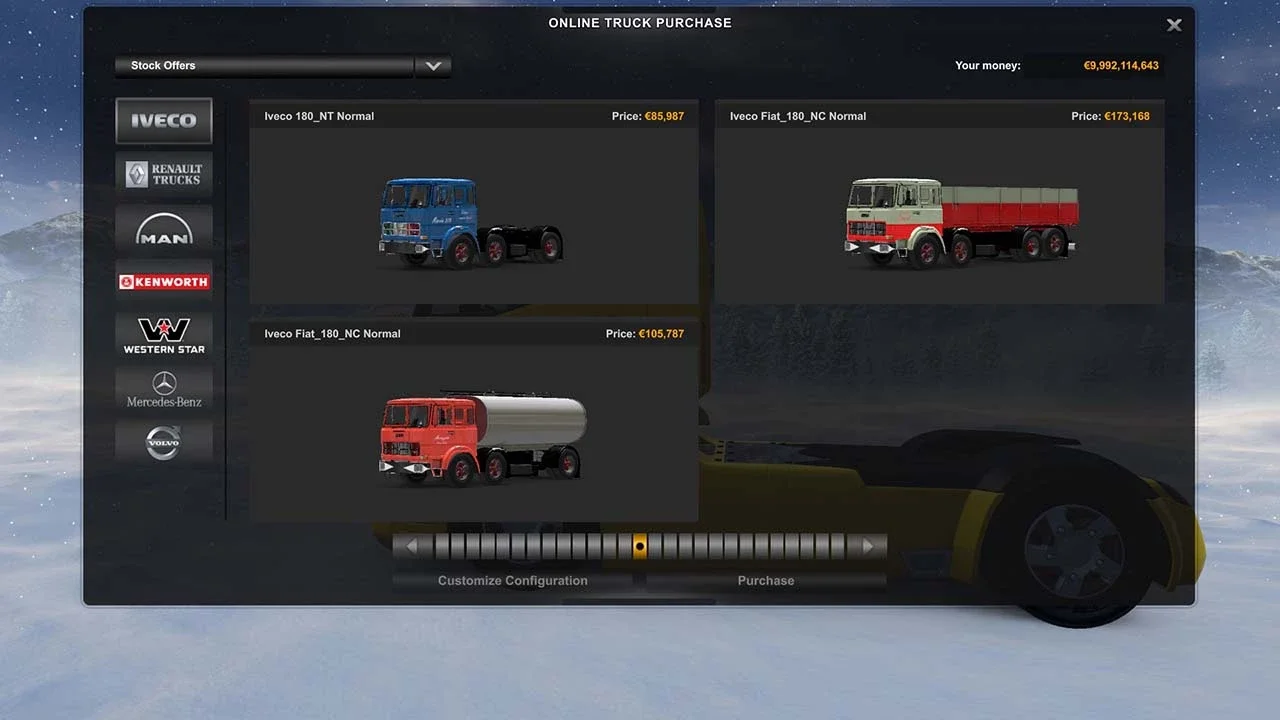
Task: Open the Stock Offers dropdown
Action: pos(265,65)
